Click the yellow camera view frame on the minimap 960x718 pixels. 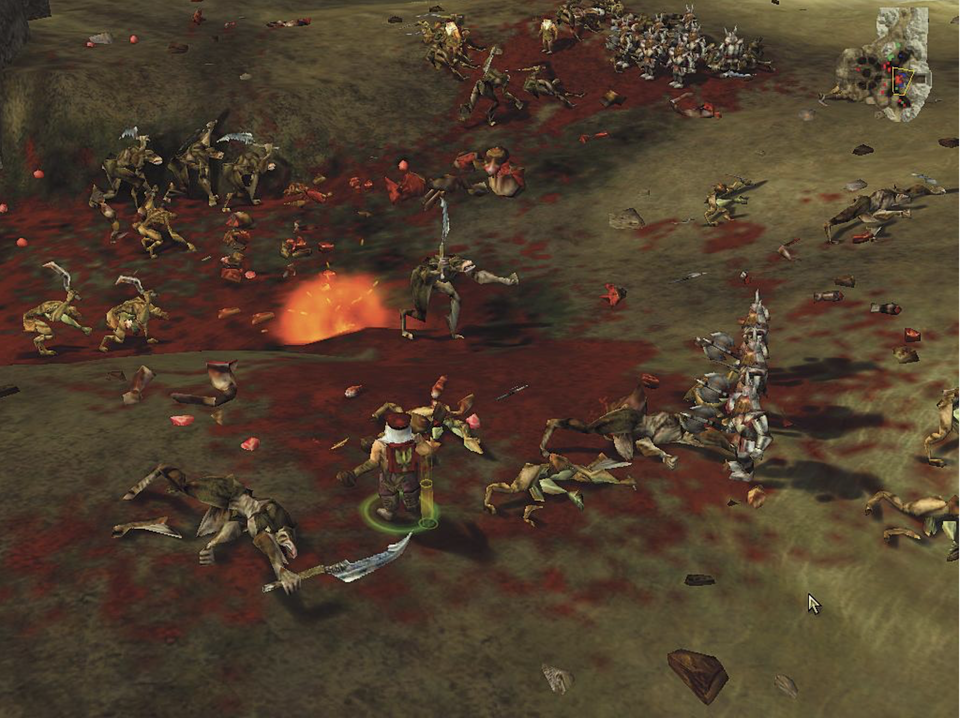(x=904, y=82)
